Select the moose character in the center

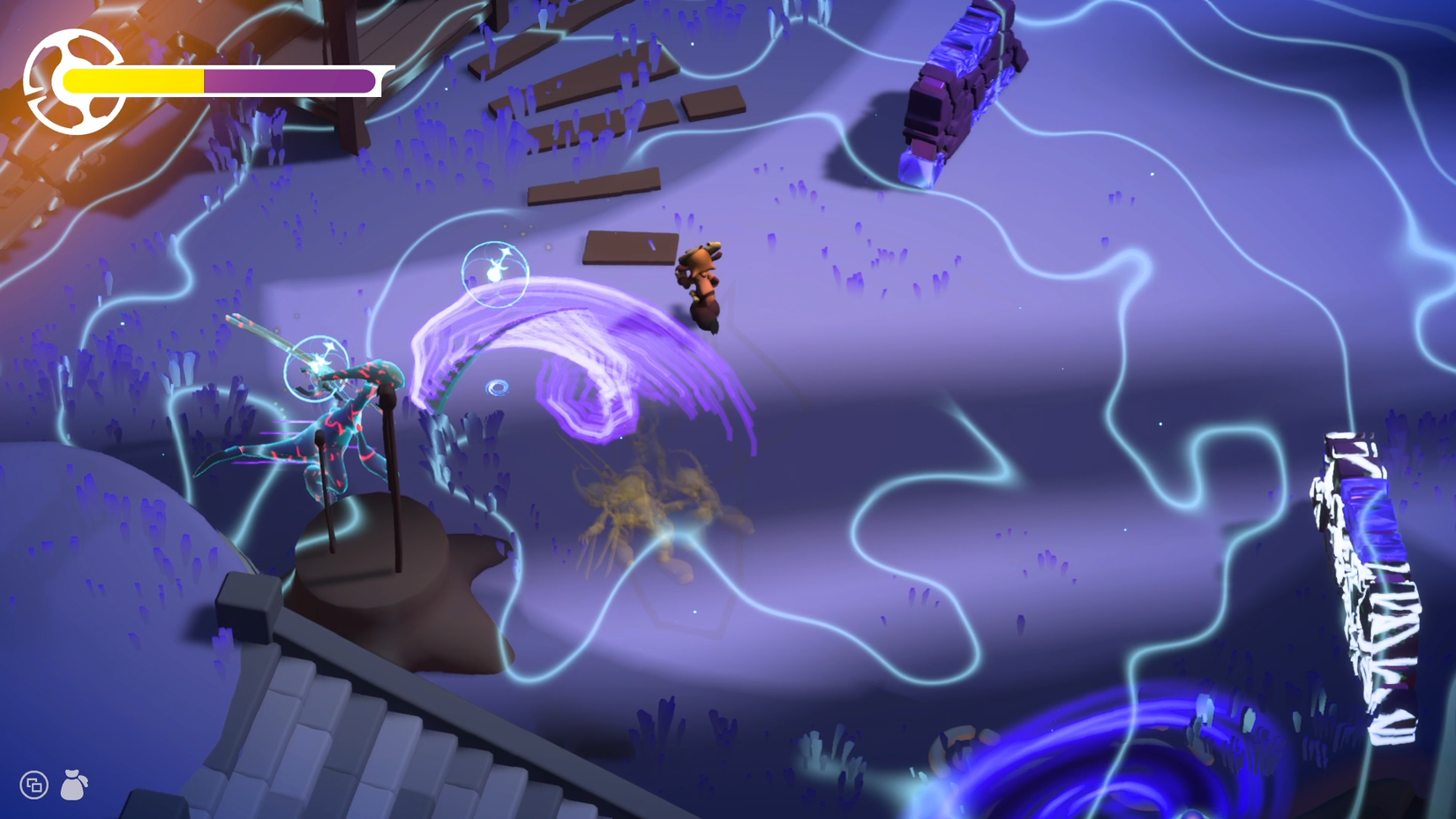(700, 282)
